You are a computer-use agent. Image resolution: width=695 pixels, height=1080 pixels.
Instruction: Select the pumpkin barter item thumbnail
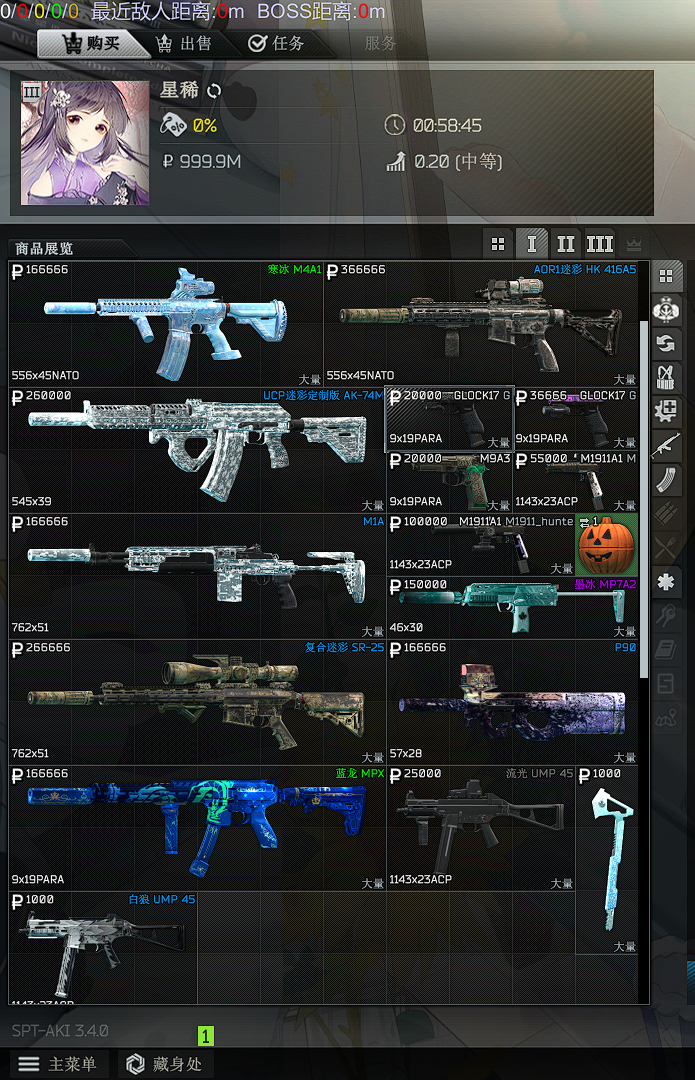point(606,545)
